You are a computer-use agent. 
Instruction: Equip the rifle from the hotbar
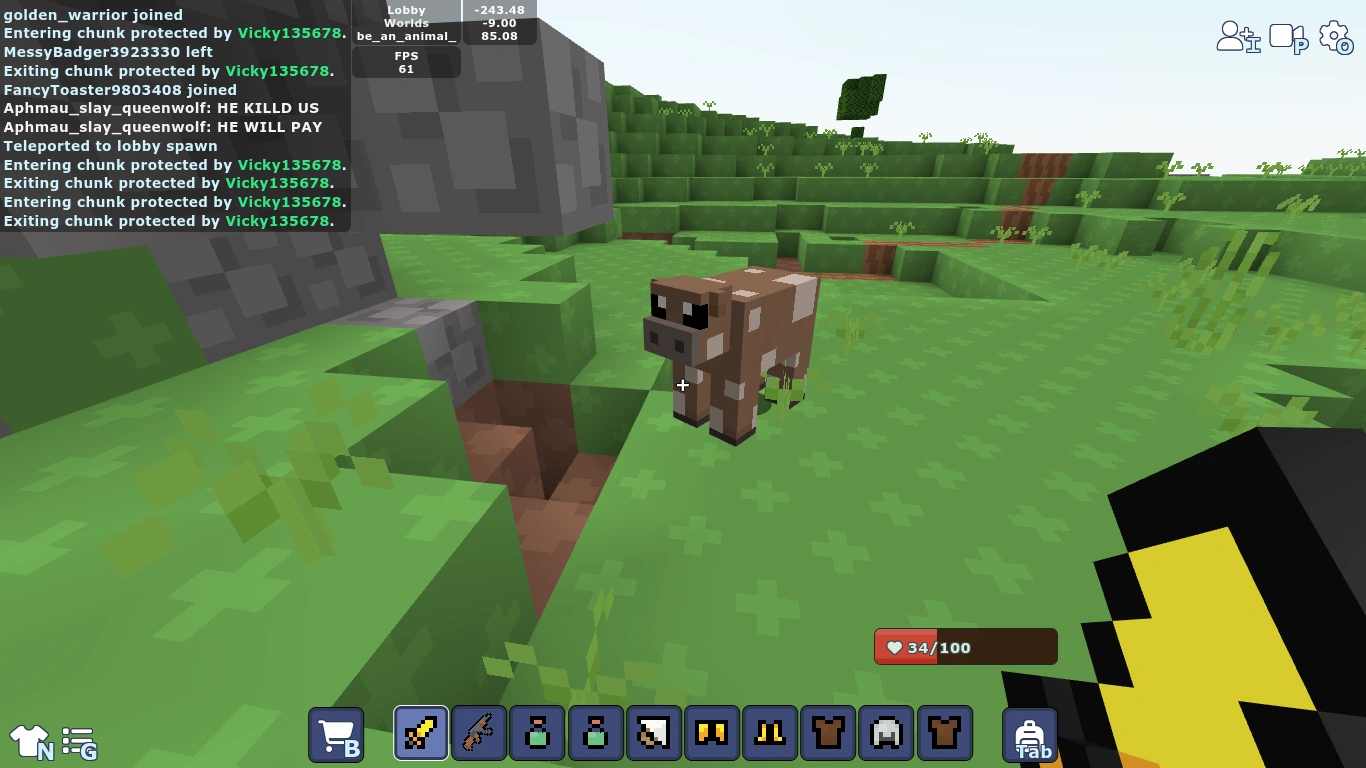478,733
